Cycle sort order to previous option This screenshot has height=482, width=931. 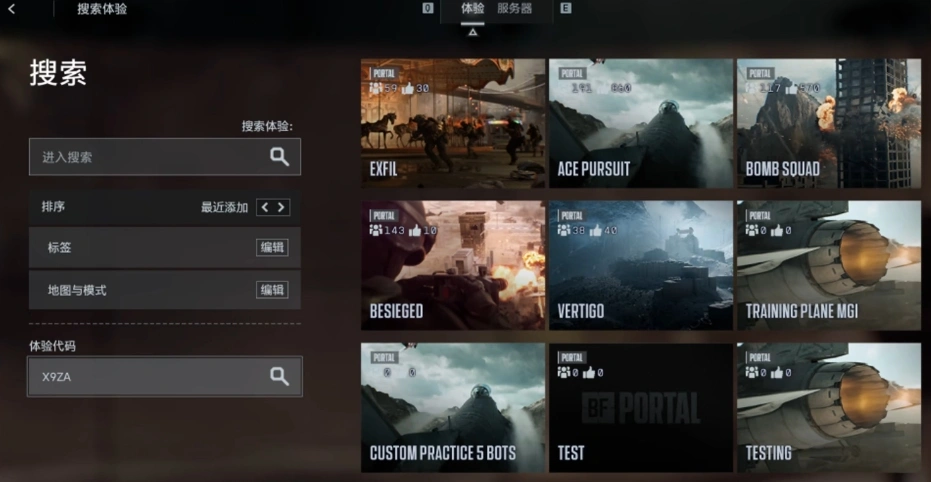coord(264,207)
